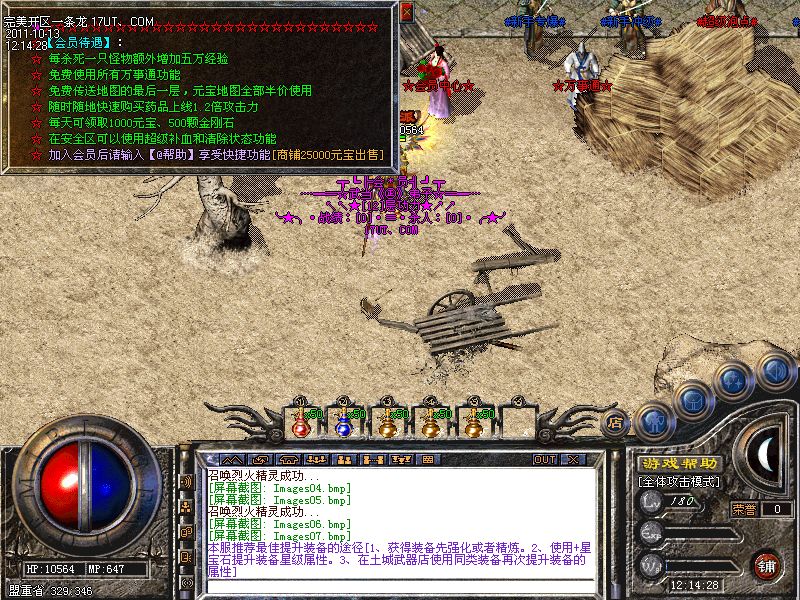
Task: Switch the 全体攻击模式 attack mode label
Action: (x=678, y=482)
